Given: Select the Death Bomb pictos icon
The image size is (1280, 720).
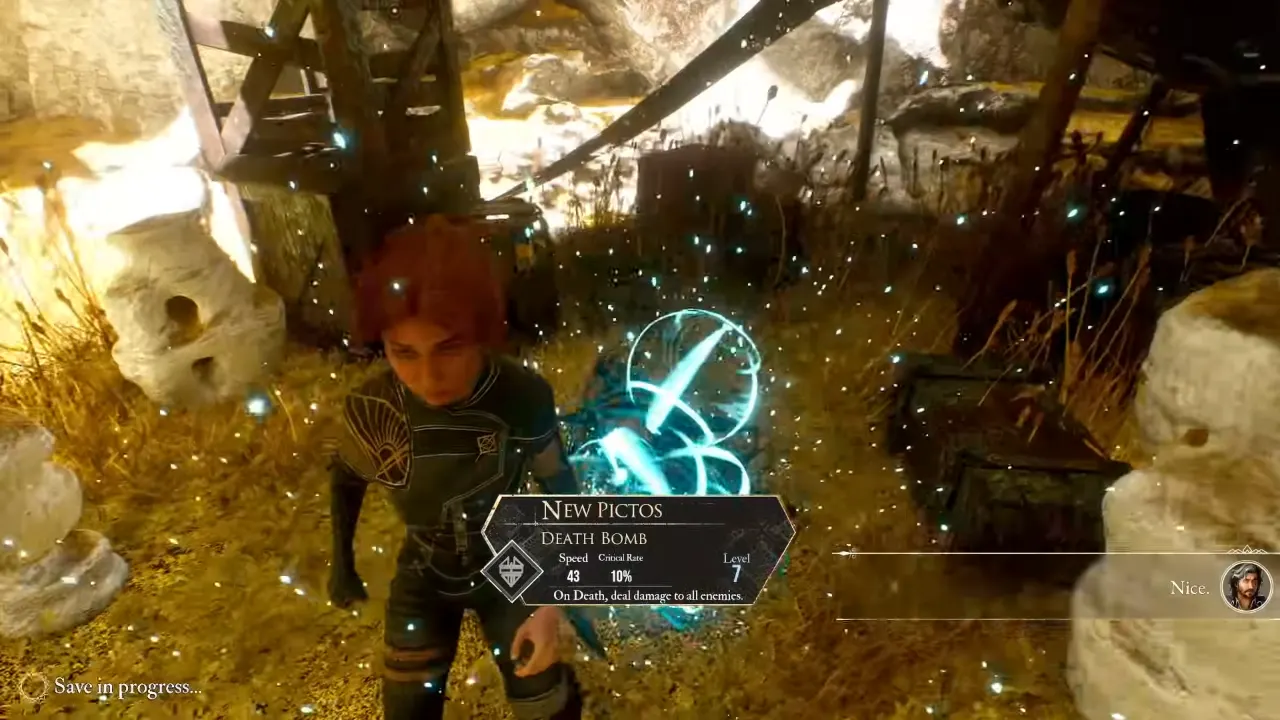Looking at the screenshot, I should [x=513, y=572].
